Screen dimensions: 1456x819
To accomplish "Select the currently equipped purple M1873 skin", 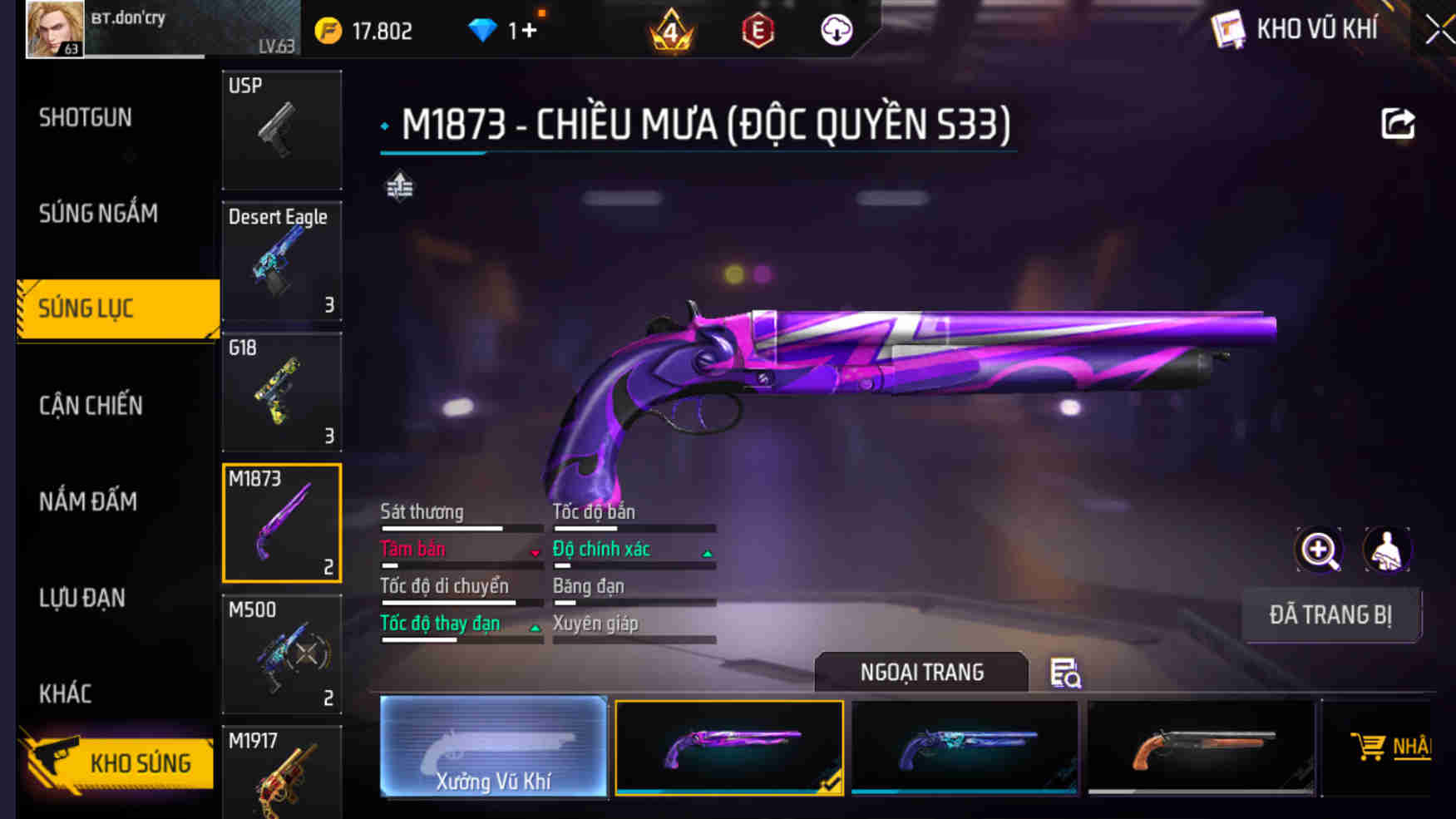I will click(x=729, y=747).
